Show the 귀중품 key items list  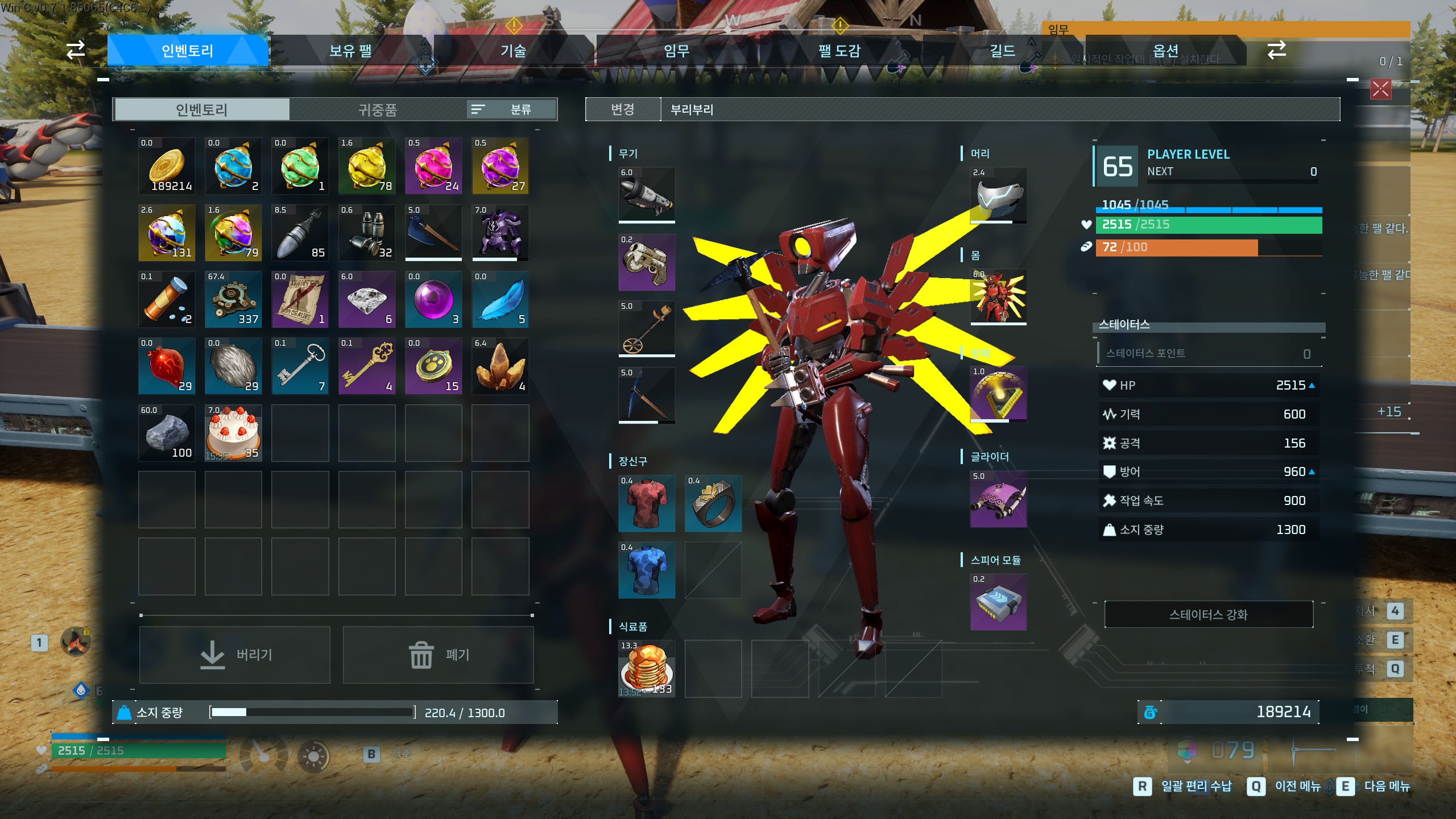(x=377, y=110)
